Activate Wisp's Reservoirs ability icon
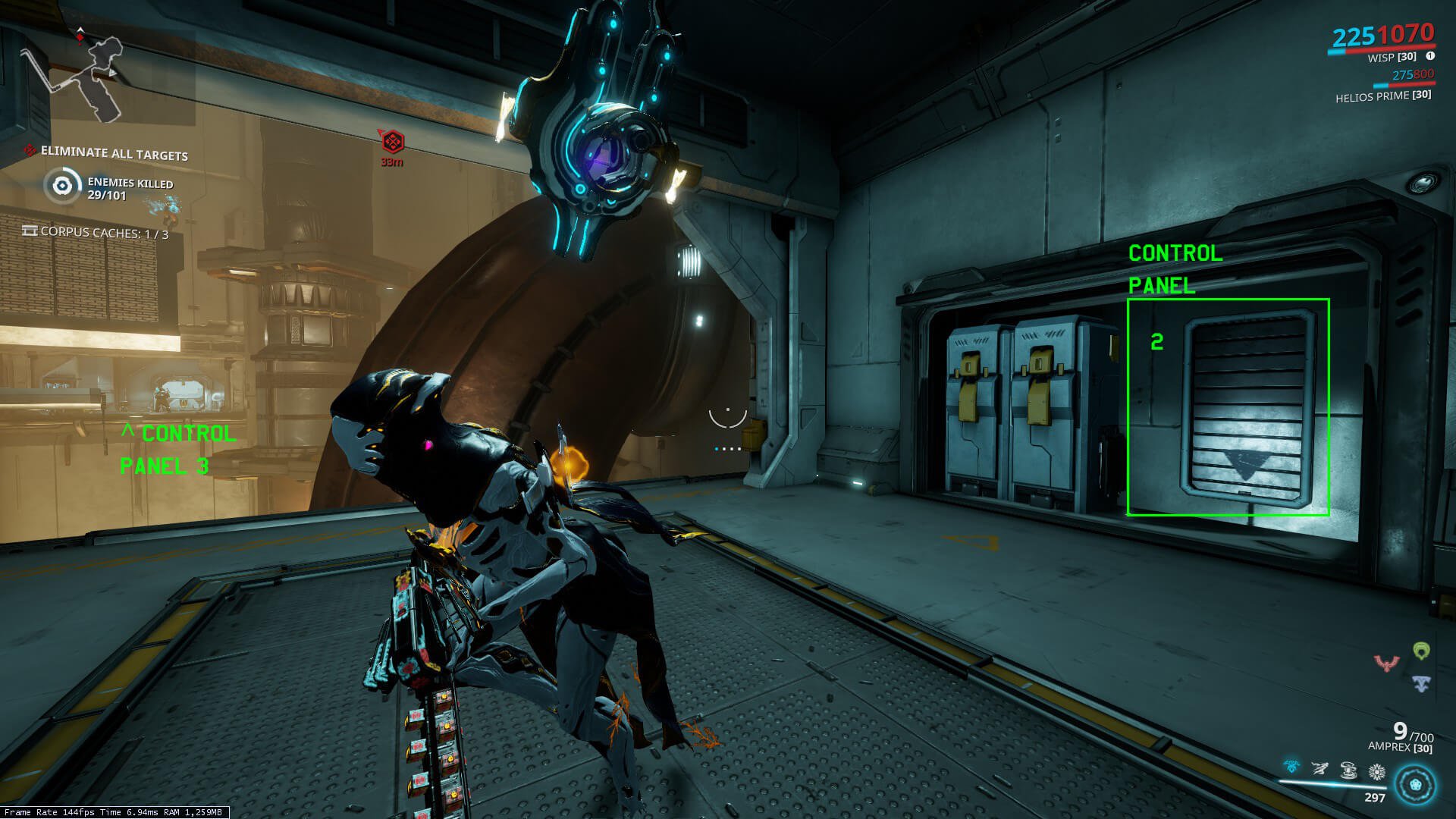 1291,769
